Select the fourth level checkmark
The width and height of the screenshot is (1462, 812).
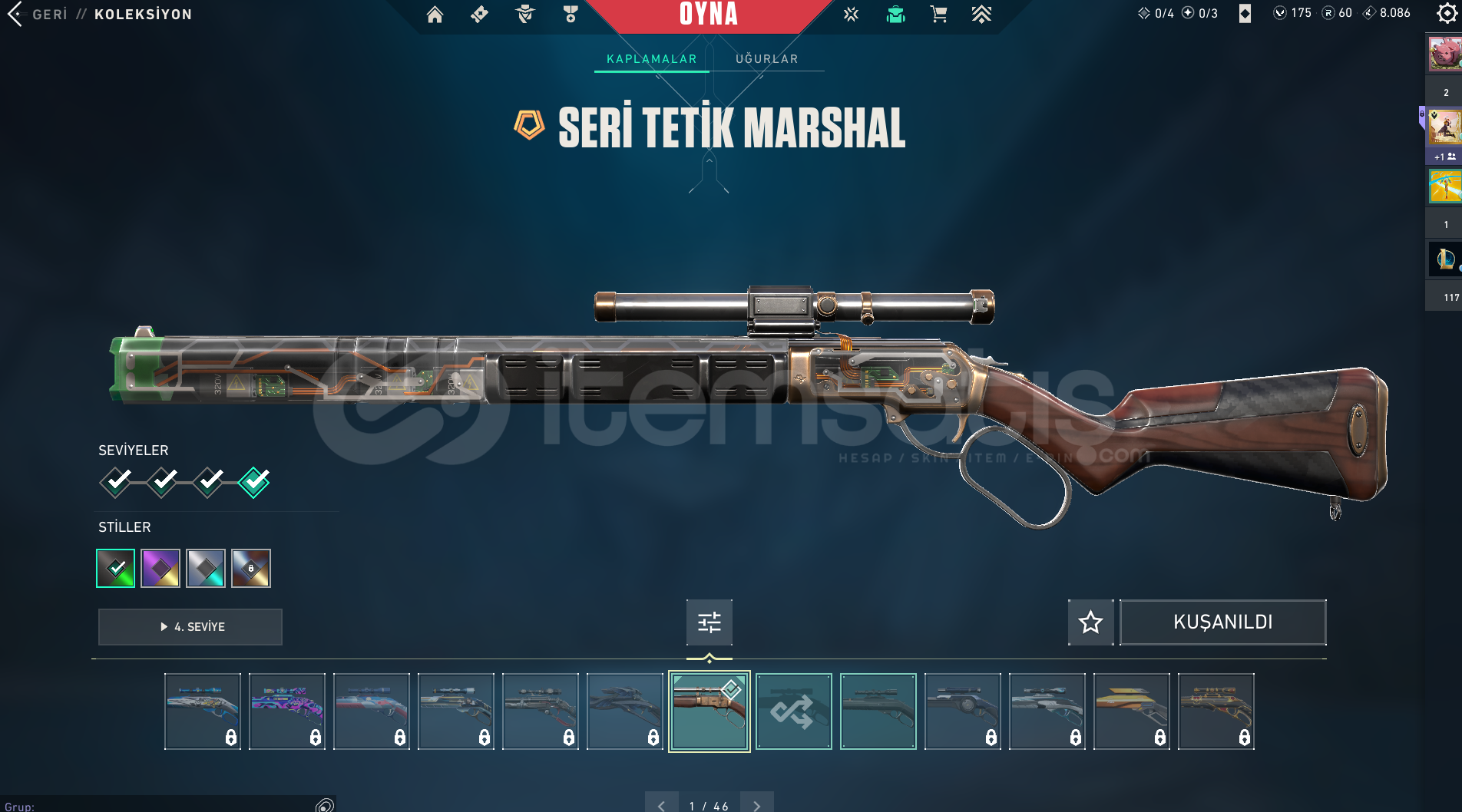point(254,482)
